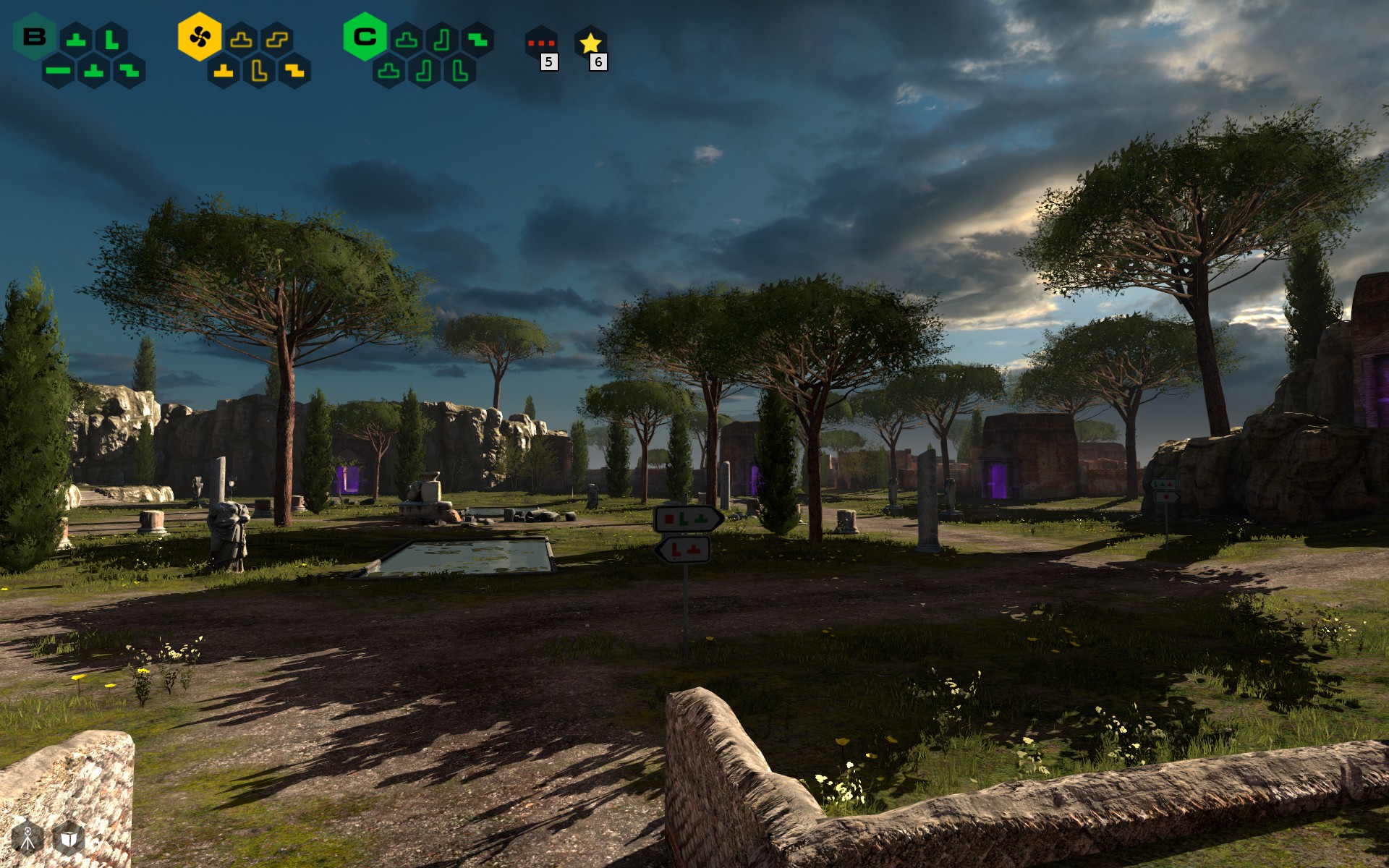Select the white cube tool icon
Screen dimensions: 1389x868
(69, 838)
